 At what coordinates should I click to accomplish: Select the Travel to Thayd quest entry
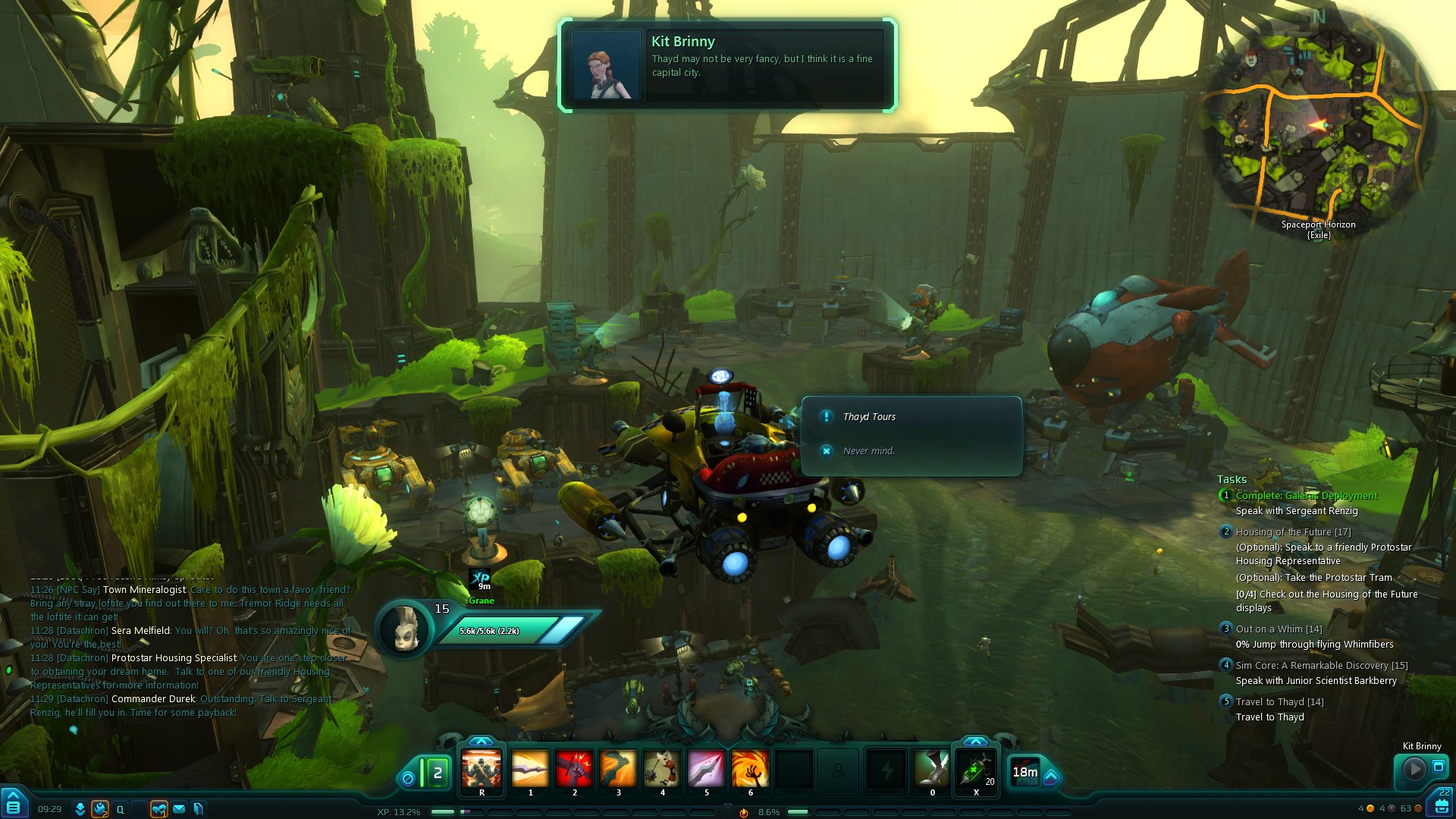coord(1279,702)
